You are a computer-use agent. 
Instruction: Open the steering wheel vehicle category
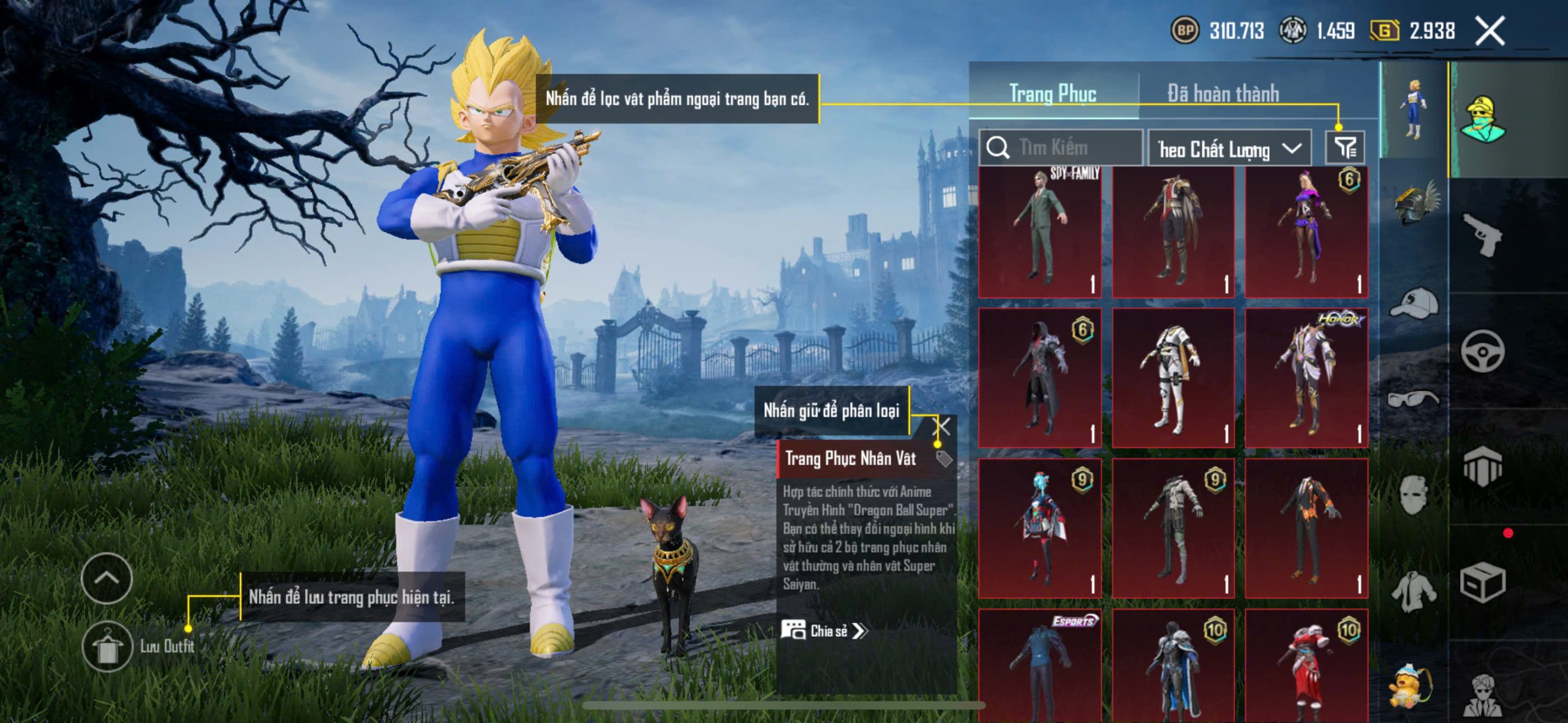coord(1482,351)
